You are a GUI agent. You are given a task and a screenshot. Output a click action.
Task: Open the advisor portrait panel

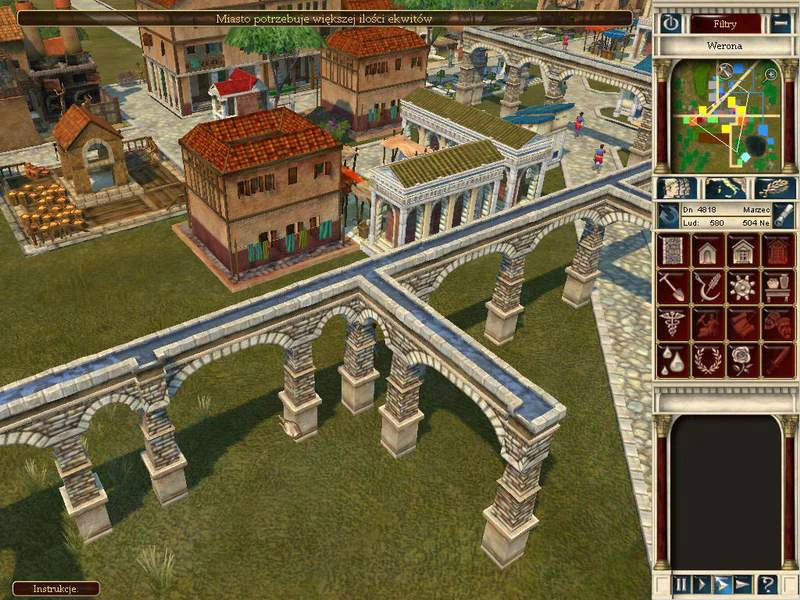677,188
